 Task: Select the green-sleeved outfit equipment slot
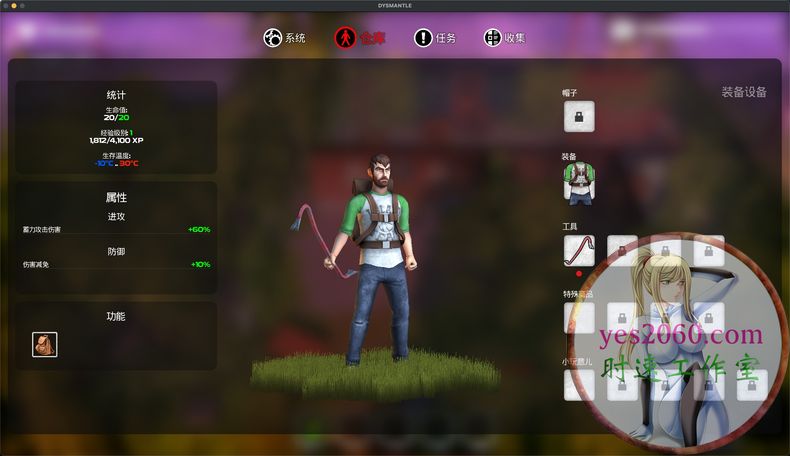tap(579, 183)
